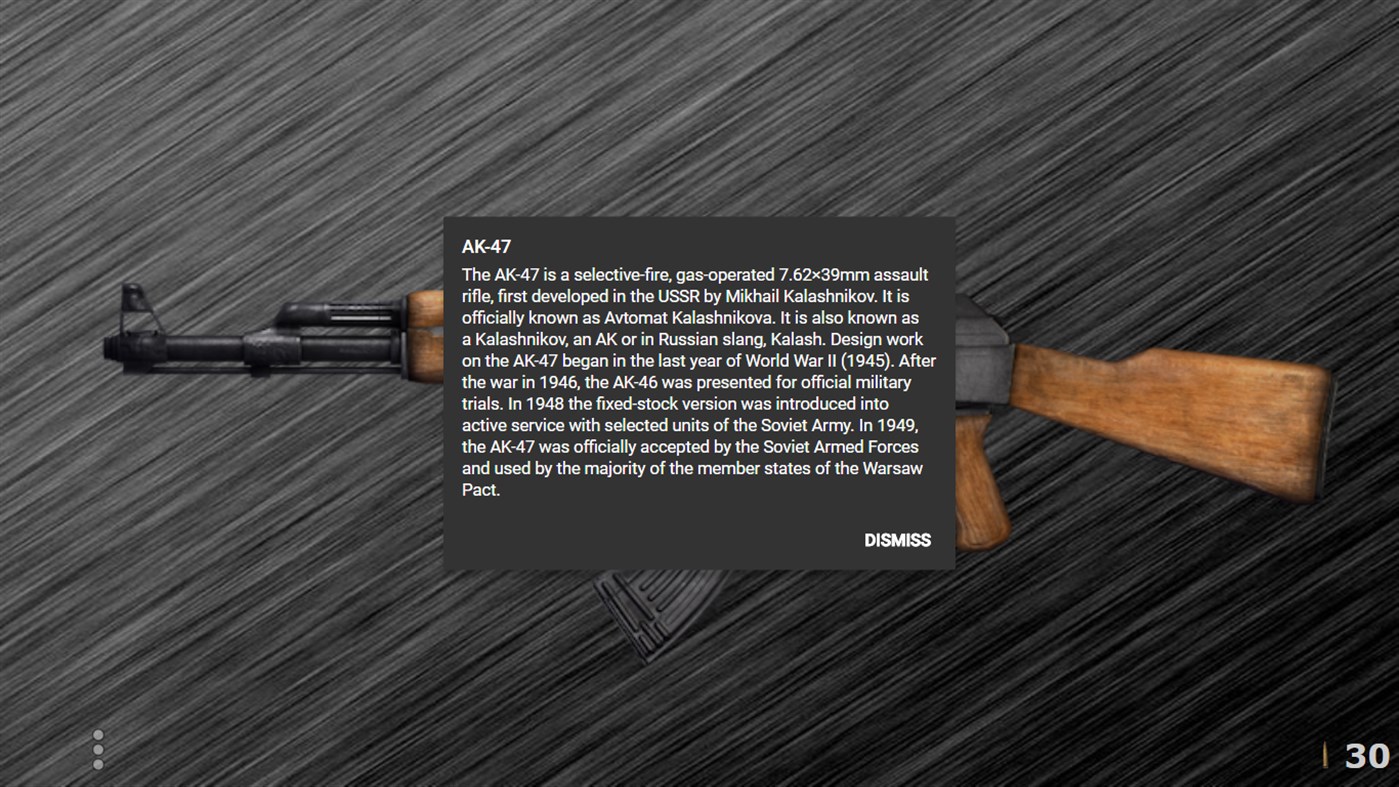The height and width of the screenshot is (787, 1399).
Task: Collapse the AK-47 information card
Action: (x=897, y=540)
